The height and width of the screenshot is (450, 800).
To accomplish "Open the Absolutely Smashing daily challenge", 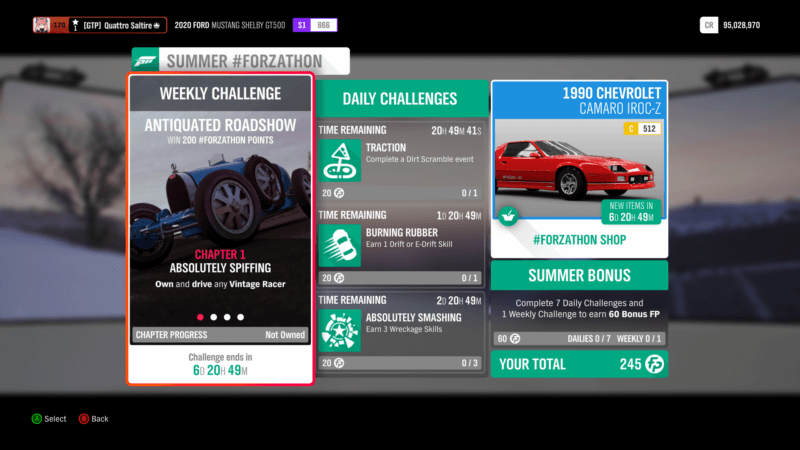I will point(401,332).
